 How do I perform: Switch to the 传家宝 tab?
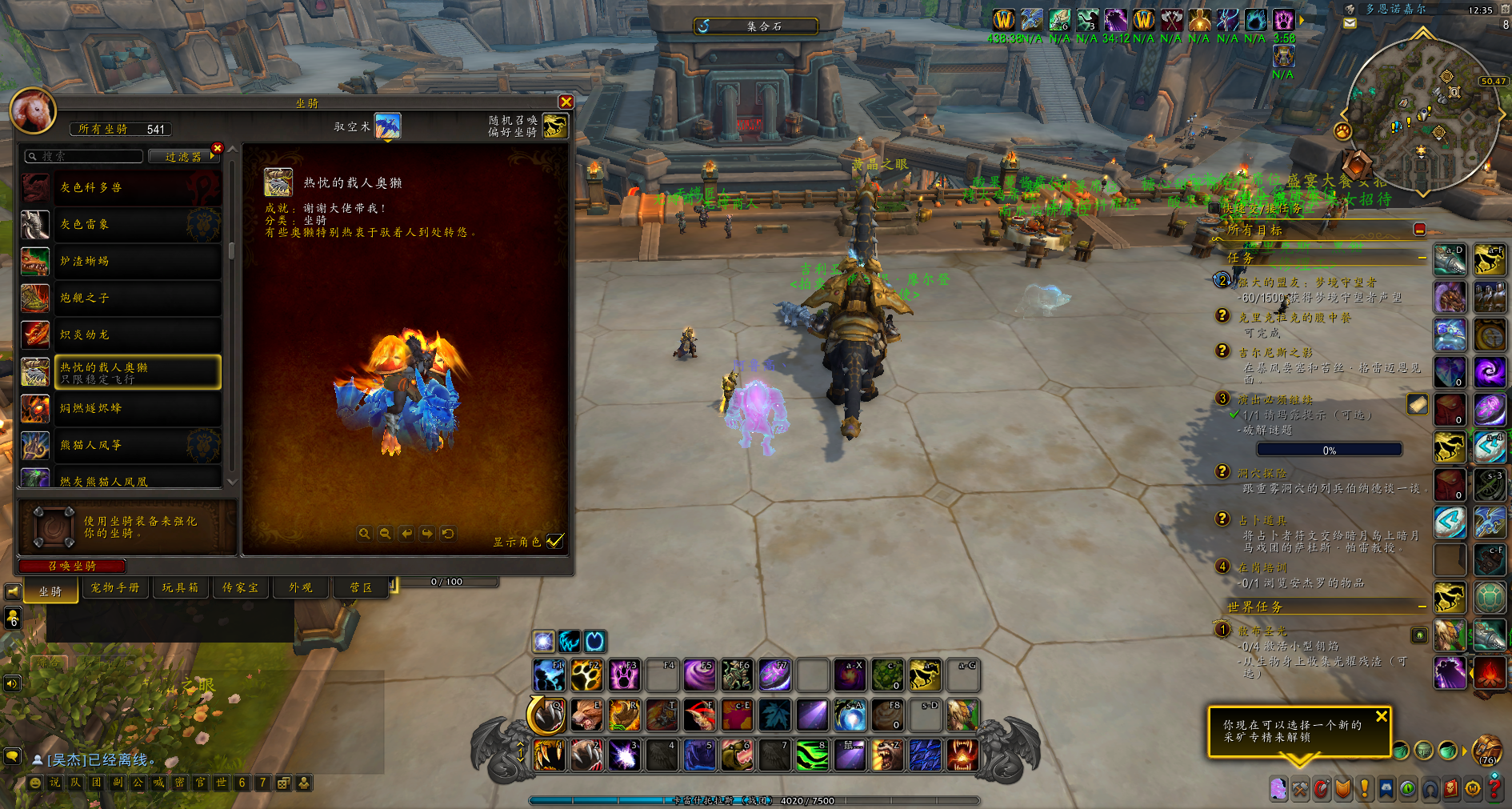[x=240, y=588]
